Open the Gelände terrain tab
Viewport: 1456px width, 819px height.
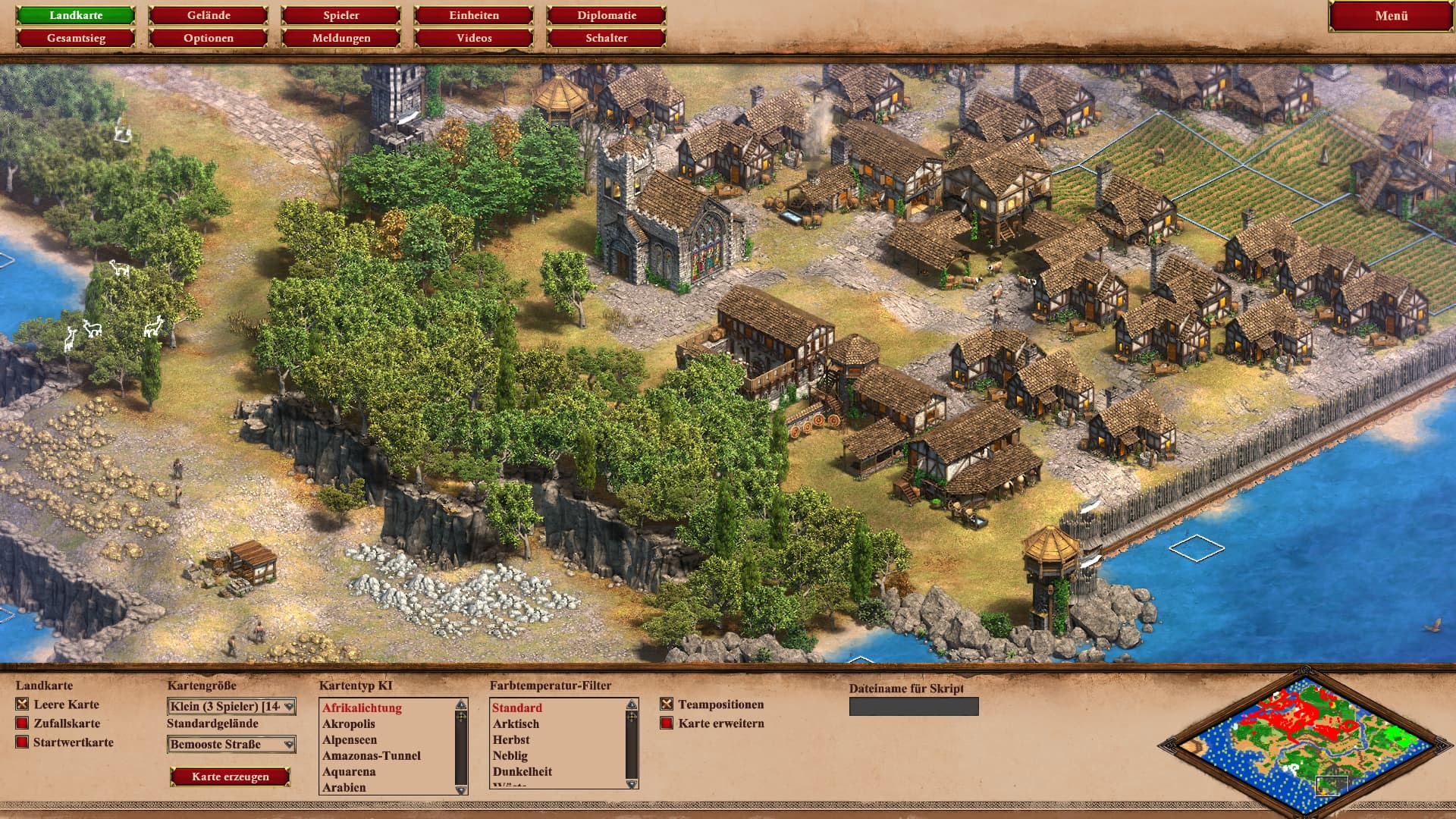coord(209,15)
